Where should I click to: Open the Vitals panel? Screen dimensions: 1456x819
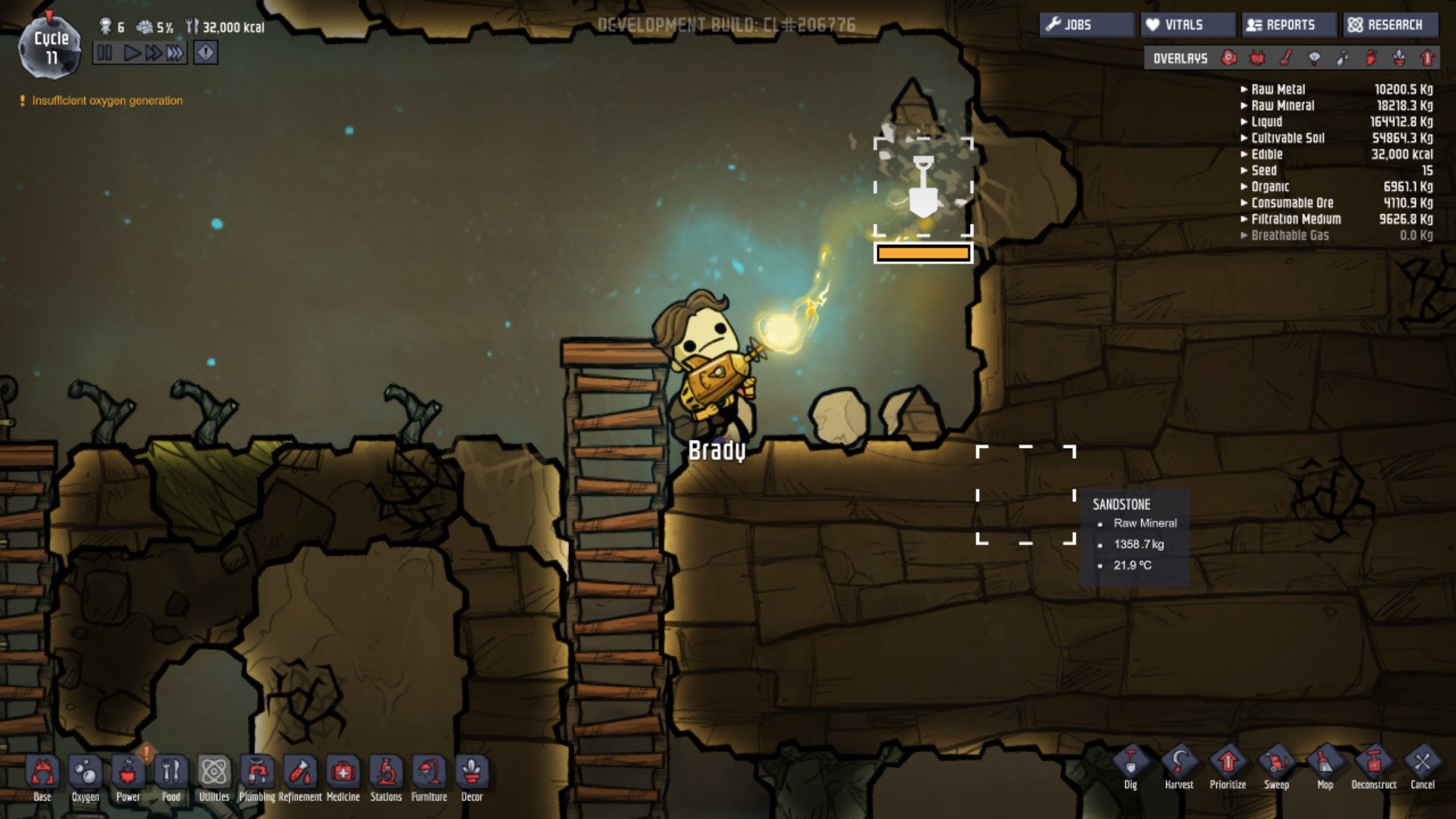point(1185,25)
